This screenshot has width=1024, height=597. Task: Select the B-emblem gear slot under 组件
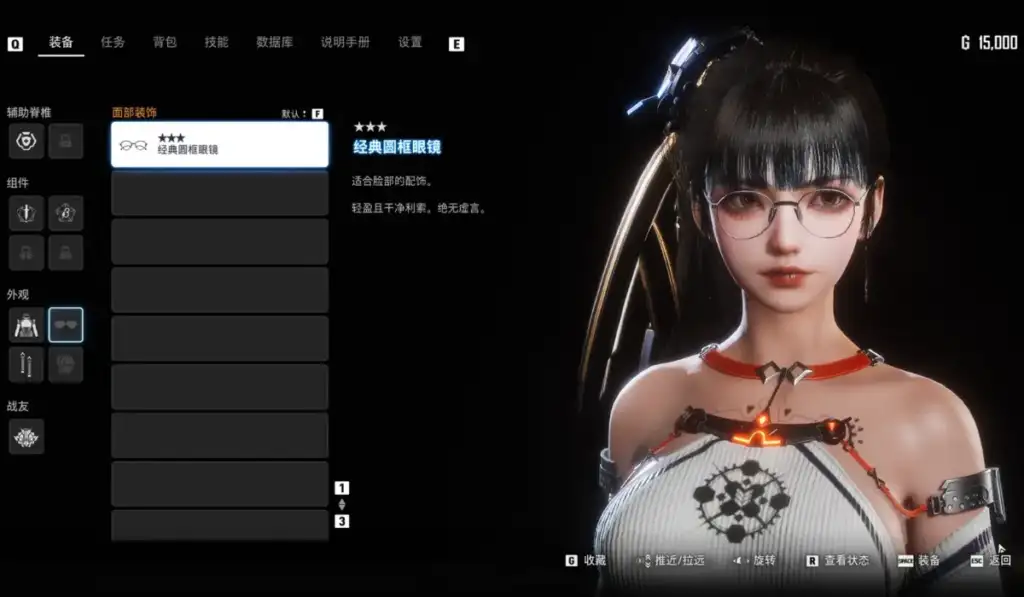(66, 213)
